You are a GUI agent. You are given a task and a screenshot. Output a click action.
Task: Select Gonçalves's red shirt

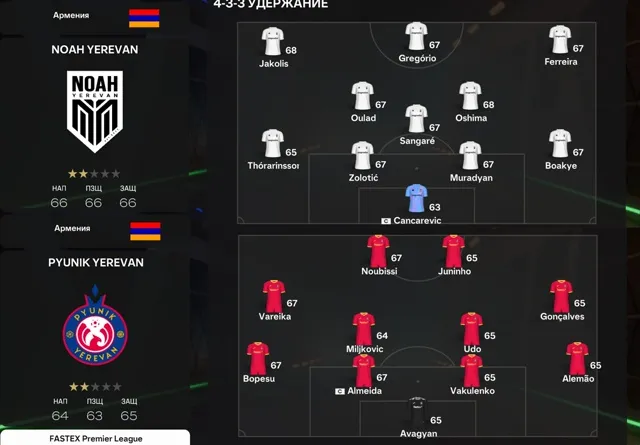(560, 295)
